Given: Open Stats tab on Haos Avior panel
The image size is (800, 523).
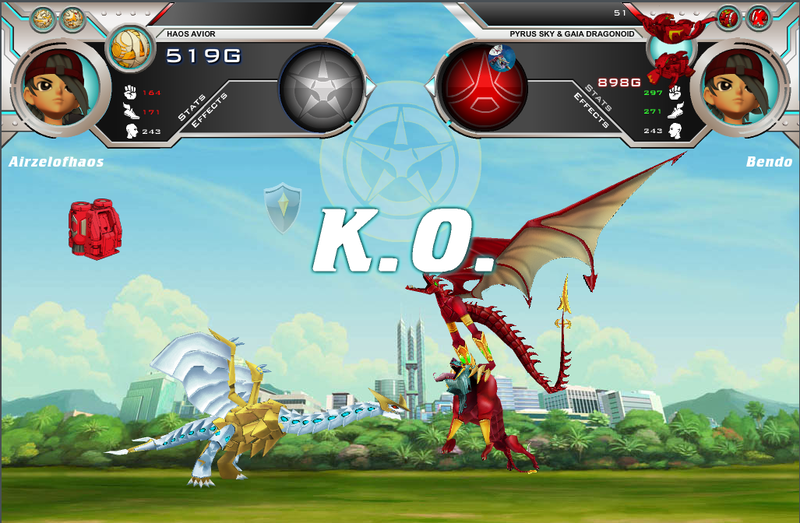Looking at the screenshot, I should tap(190, 107).
